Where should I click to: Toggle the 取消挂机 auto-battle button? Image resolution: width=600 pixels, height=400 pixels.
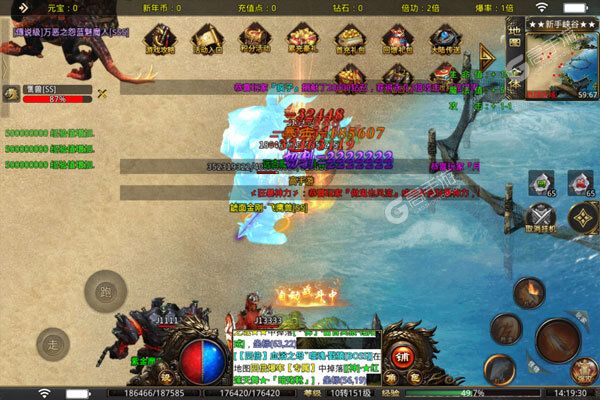pos(540,219)
